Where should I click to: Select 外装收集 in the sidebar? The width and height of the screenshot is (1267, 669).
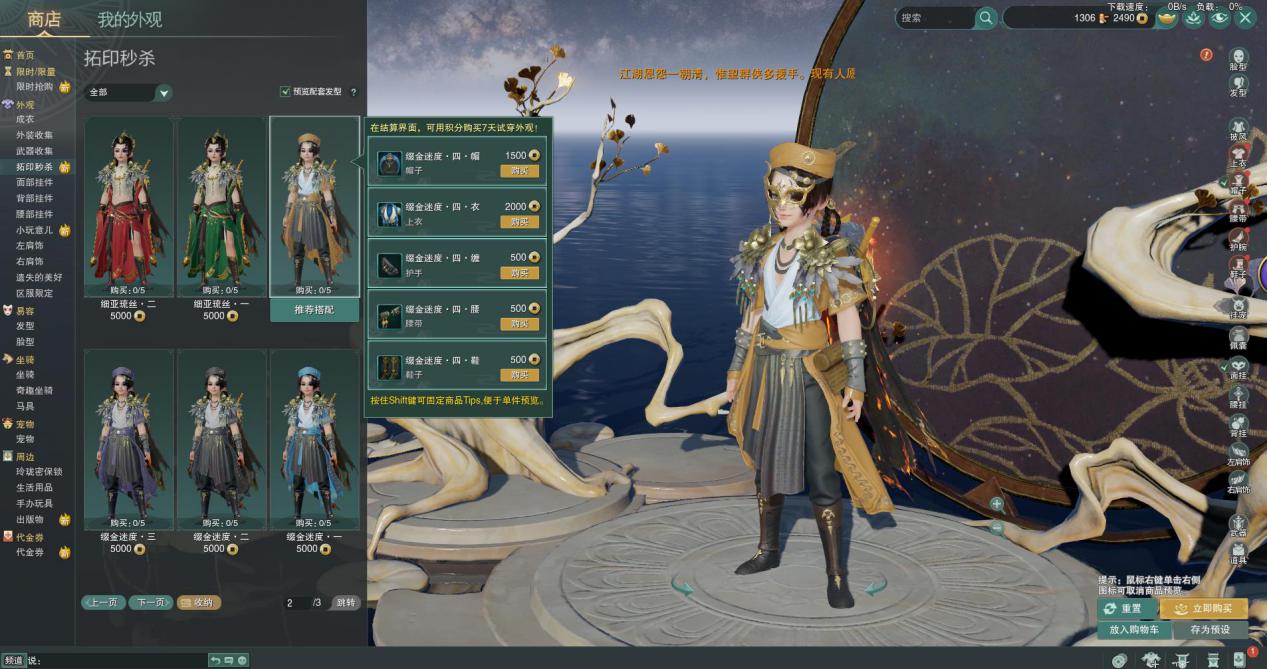coord(35,135)
